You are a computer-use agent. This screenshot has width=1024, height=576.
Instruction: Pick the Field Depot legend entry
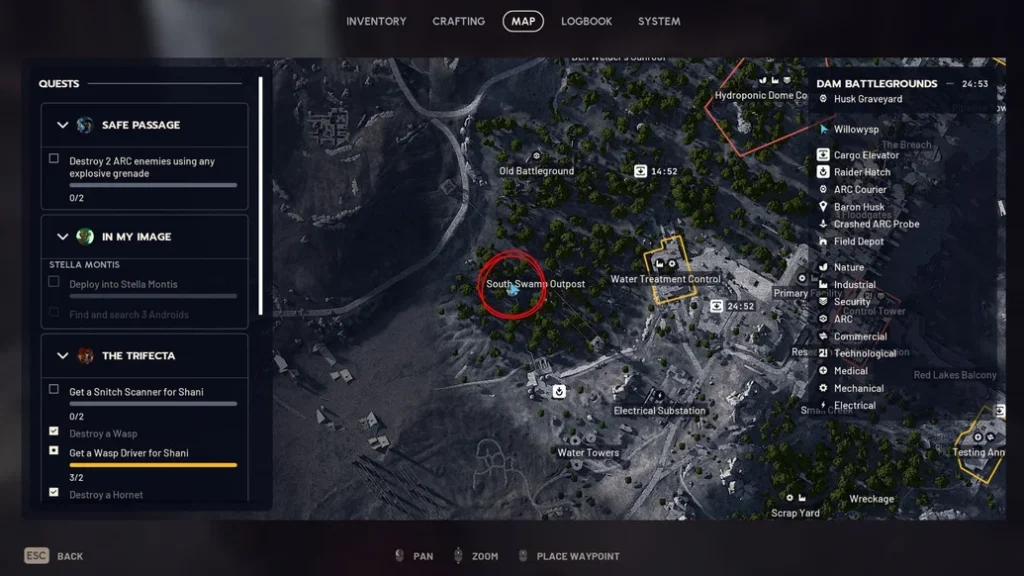(858, 242)
